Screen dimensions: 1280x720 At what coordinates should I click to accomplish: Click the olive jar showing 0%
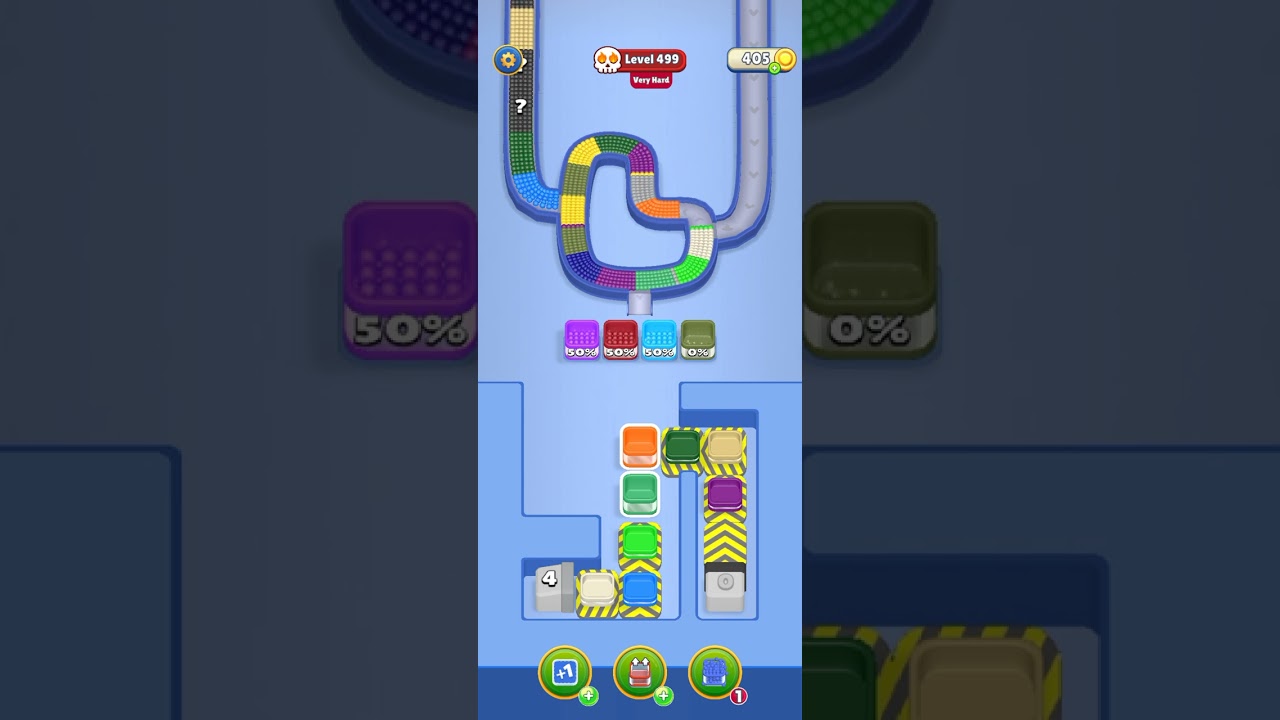coord(697,340)
